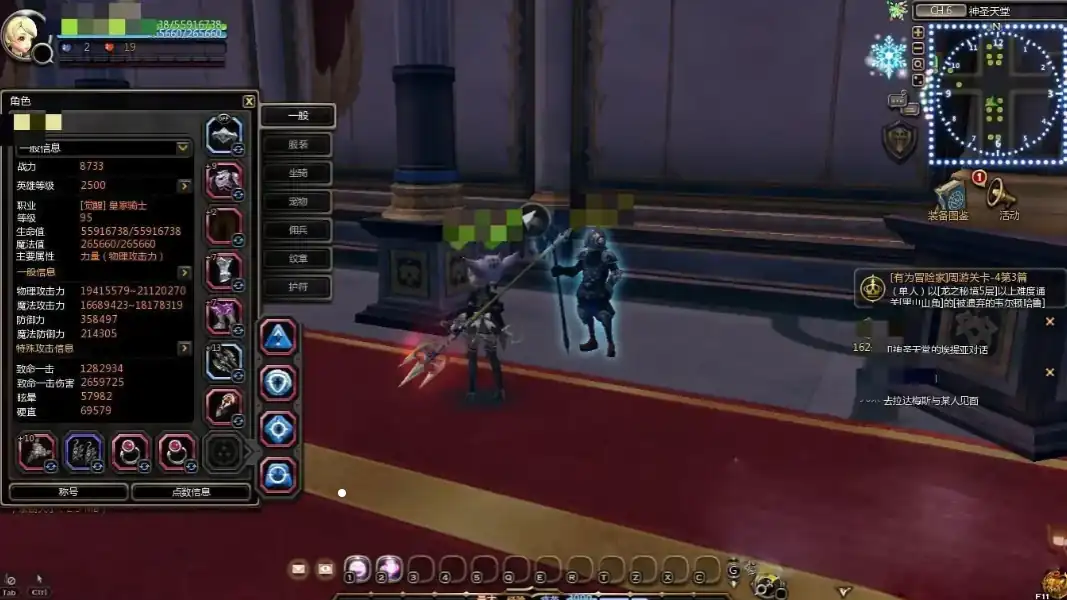Select the helmet equipment slot

point(224,134)
